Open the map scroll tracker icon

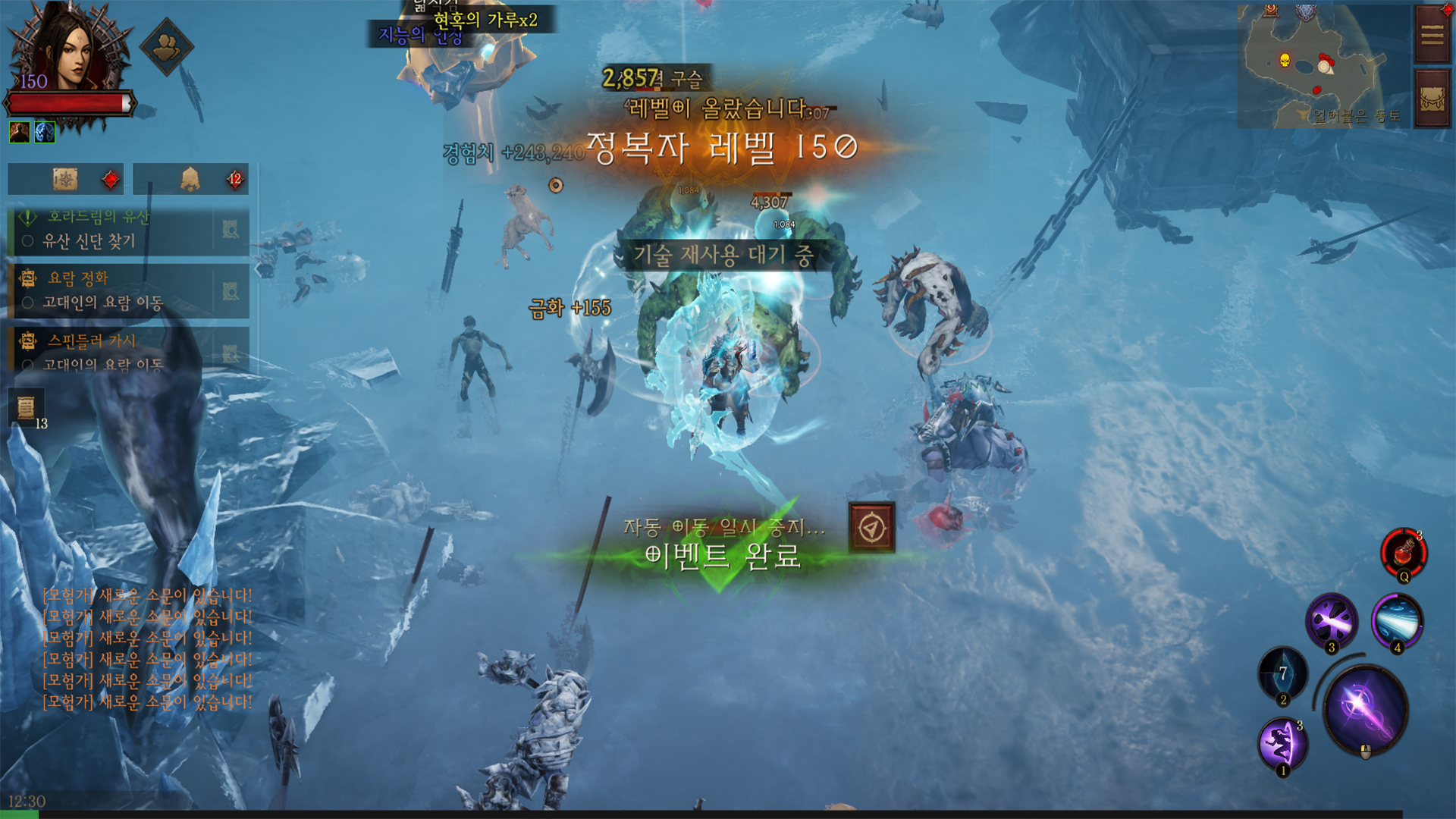(65, 180)
